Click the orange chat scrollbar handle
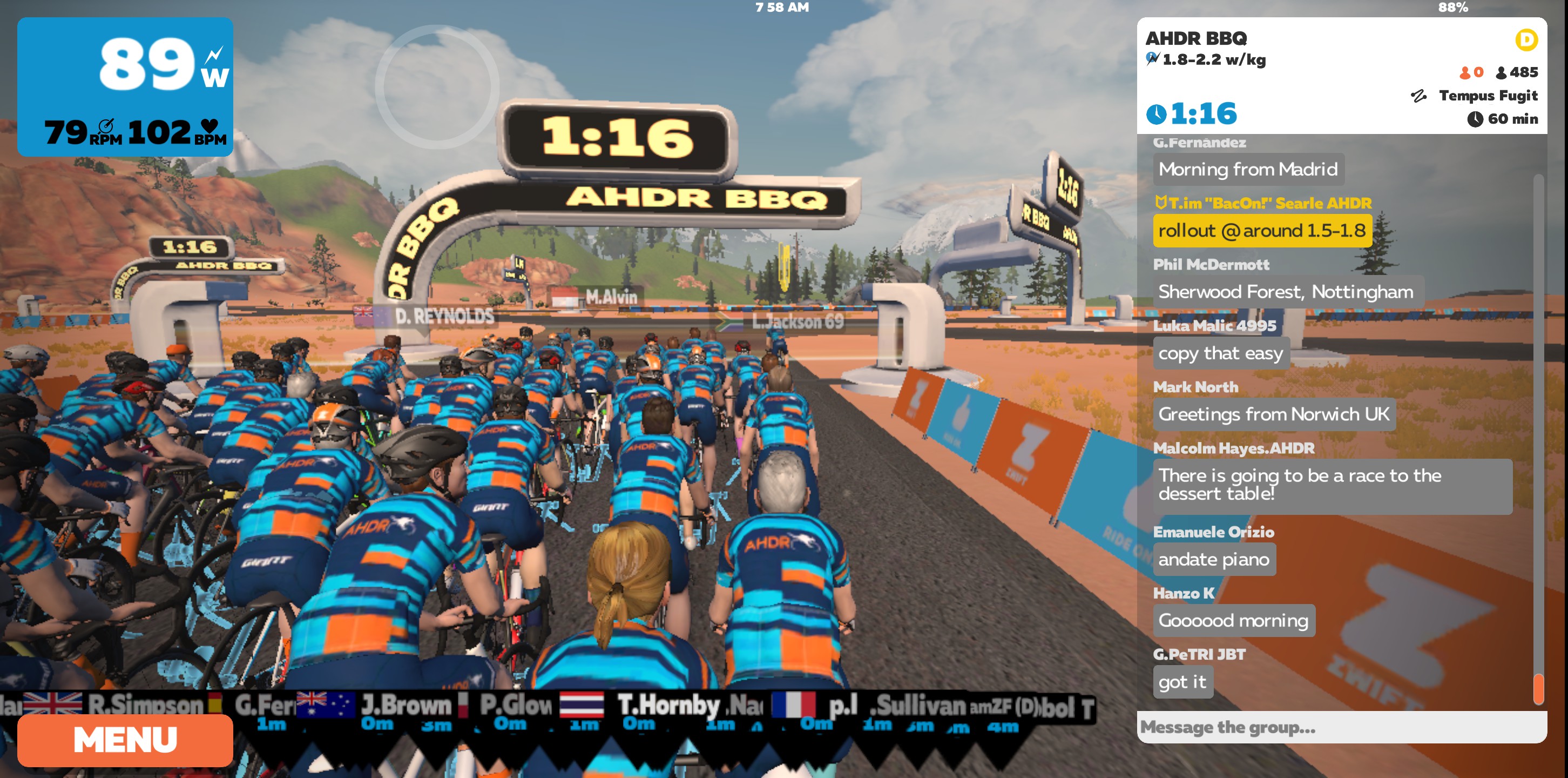The height and width of the screenshot is (778, 1568). click(1538, 688)
